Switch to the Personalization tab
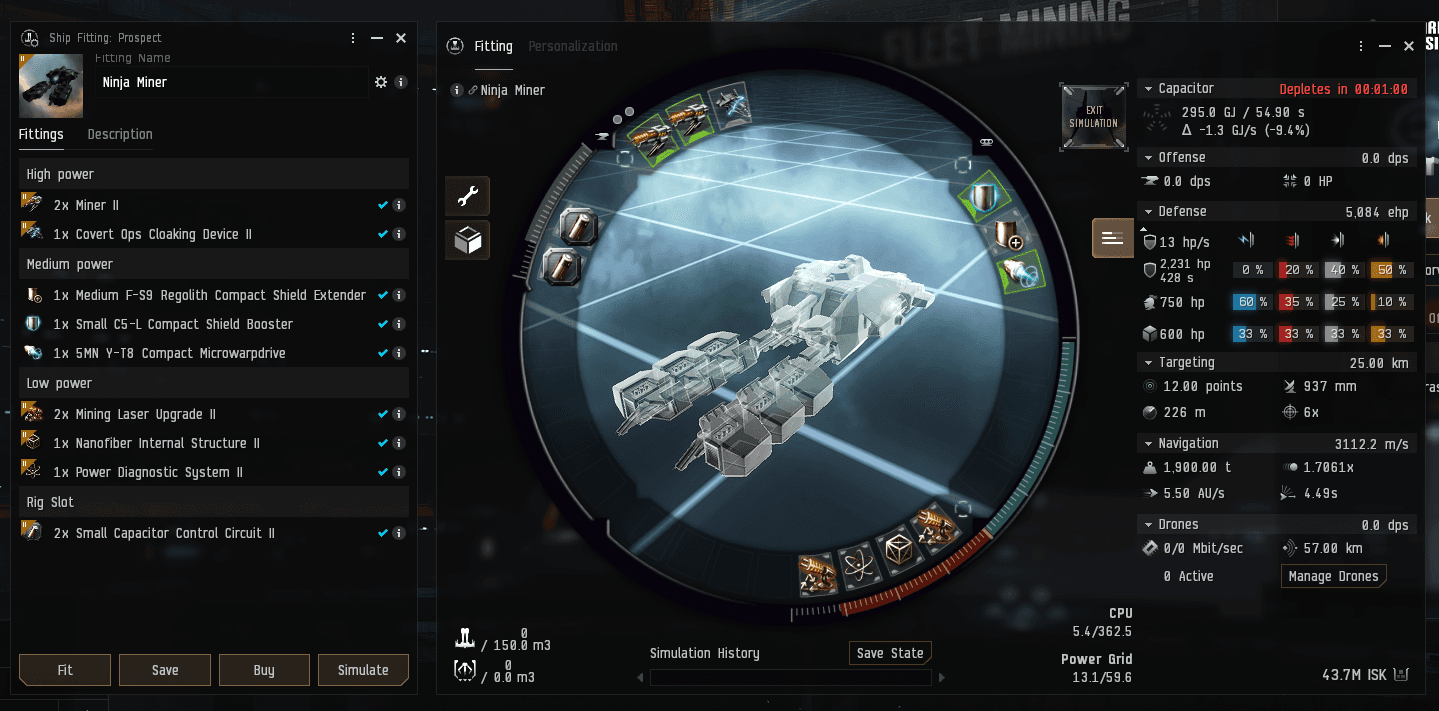Screen dimensions: 1439x711 pos(573,46)
